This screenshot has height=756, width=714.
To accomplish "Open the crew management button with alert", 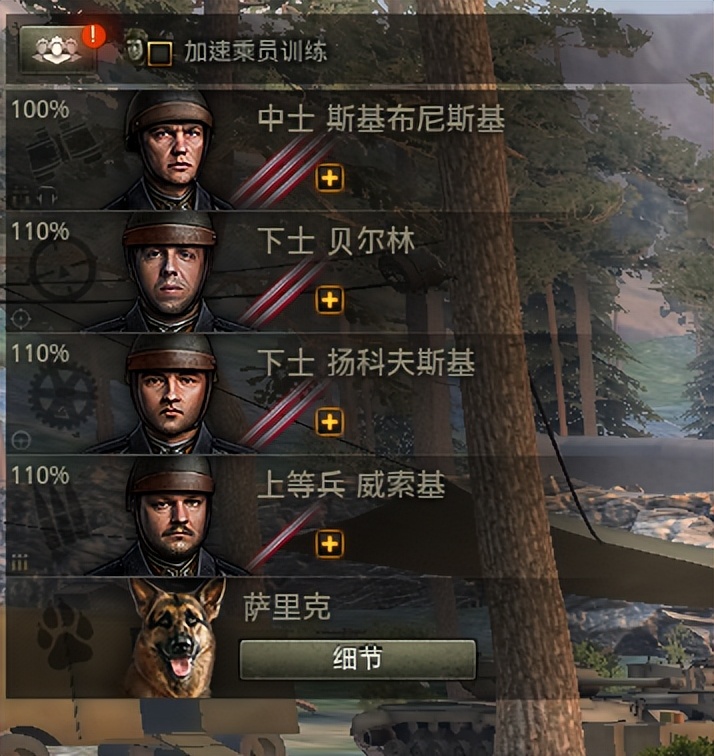I will (59, 48).
